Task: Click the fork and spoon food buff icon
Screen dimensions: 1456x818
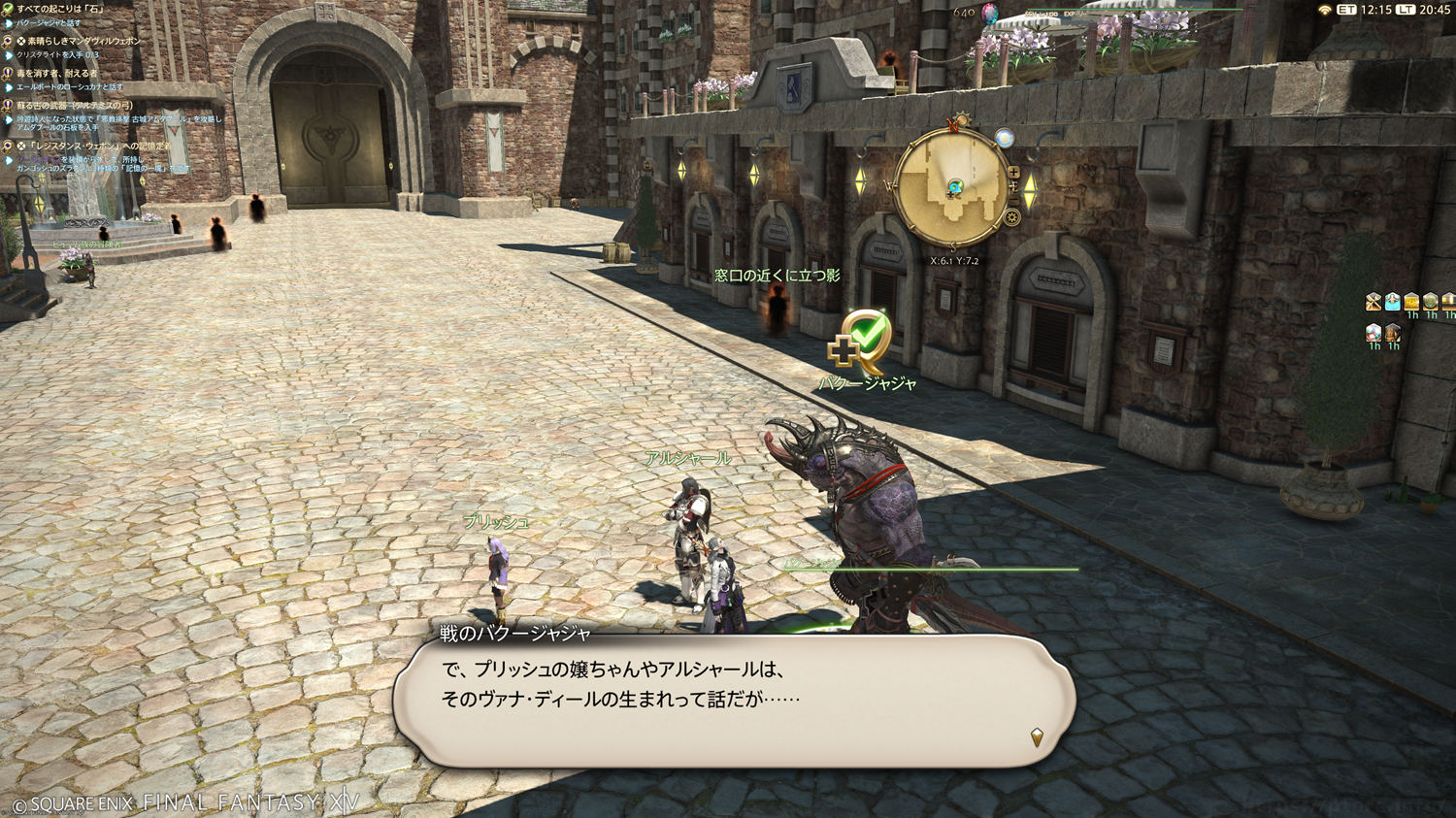Action: coord(1373,303)
